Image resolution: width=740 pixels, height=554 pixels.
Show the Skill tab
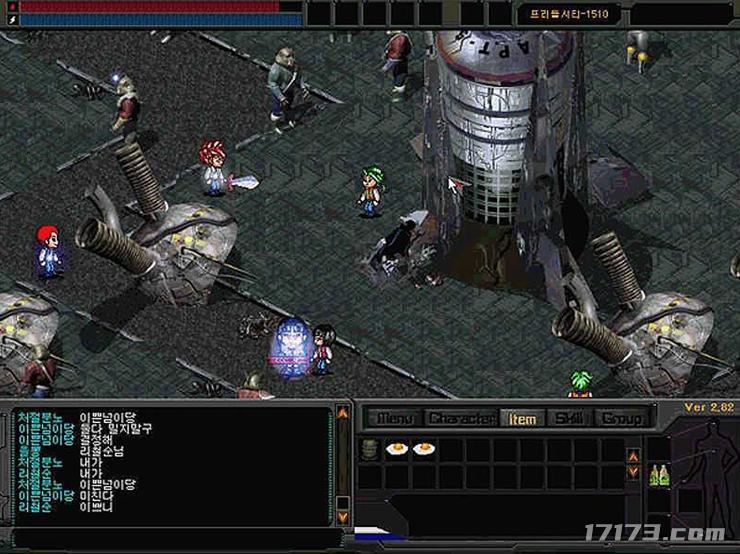pos(569,418)
